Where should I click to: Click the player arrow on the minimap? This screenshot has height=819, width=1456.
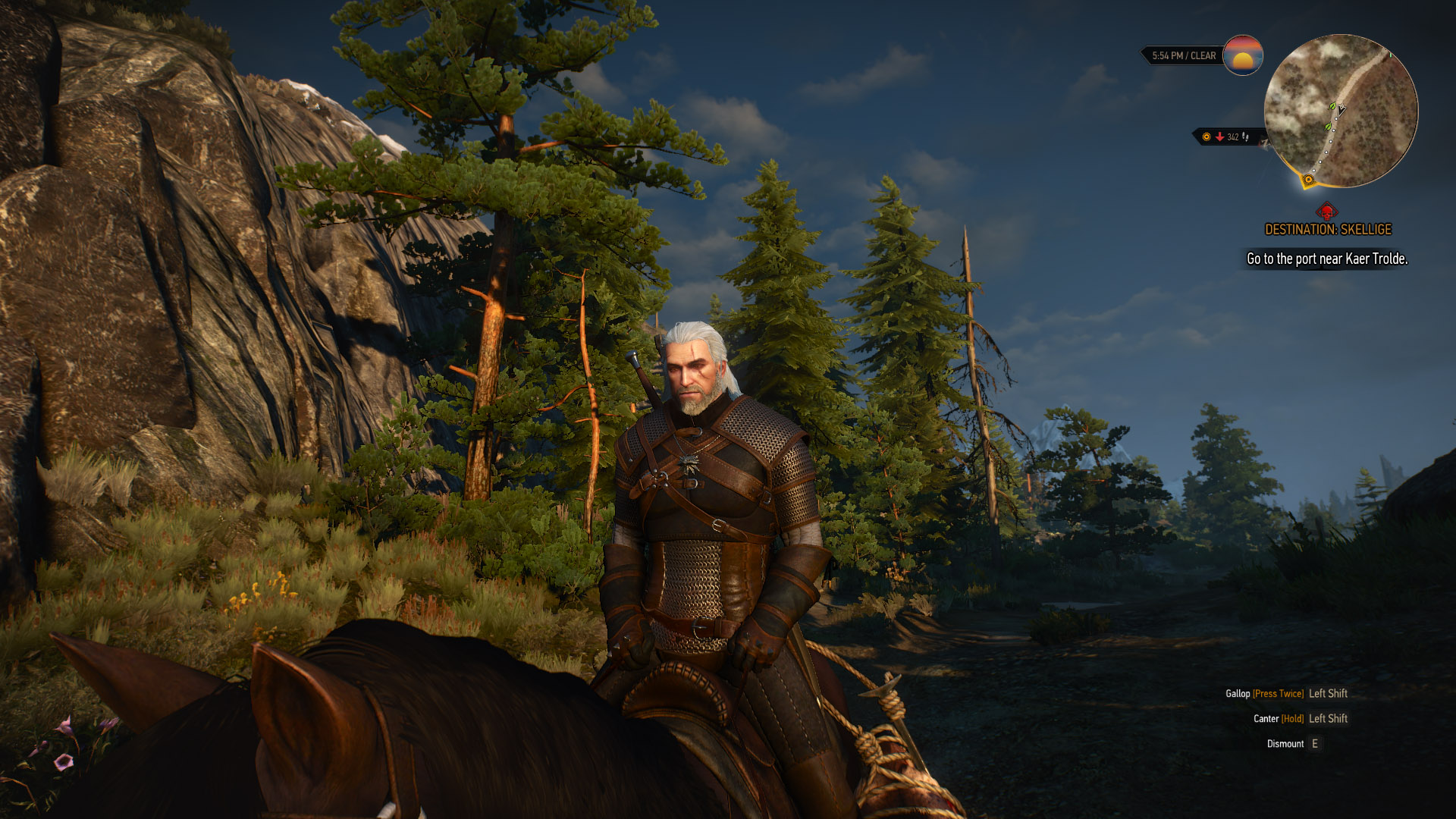pos(1341,110)
